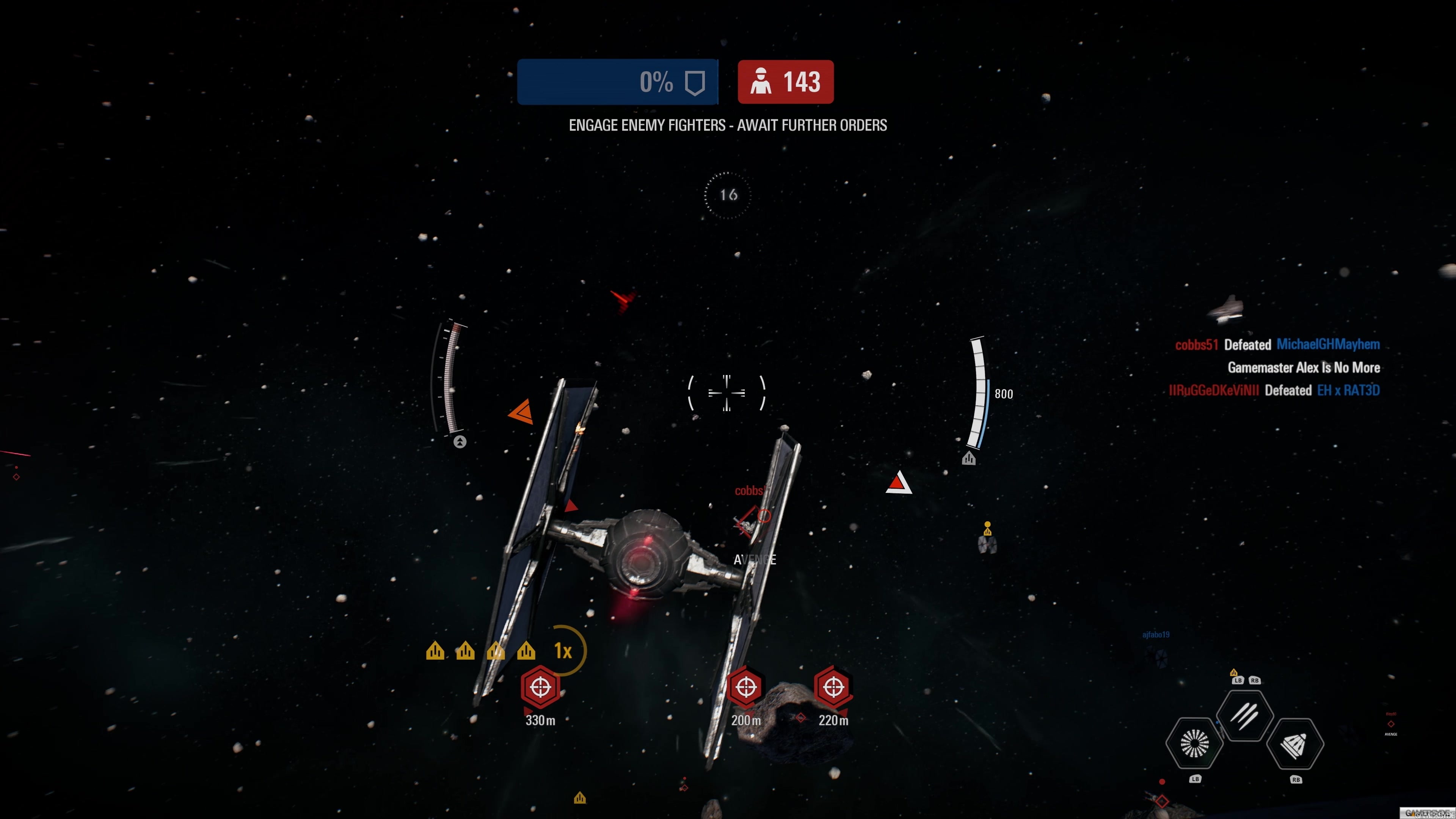Select the enemy target marker at 200m
The width and height of the screenshot is (1456, 819).
point(745,687)
